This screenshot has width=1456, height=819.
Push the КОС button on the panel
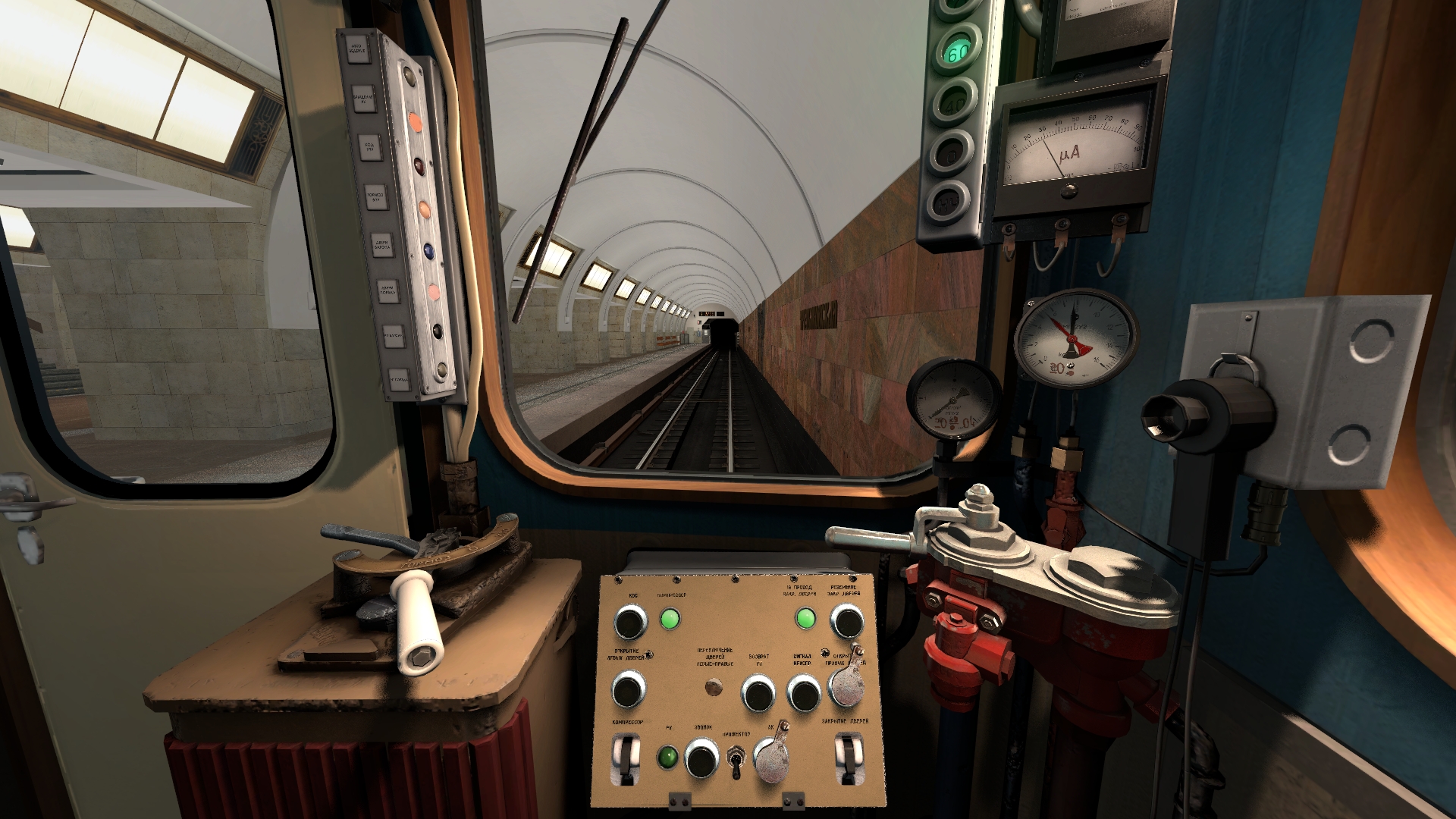629,622
